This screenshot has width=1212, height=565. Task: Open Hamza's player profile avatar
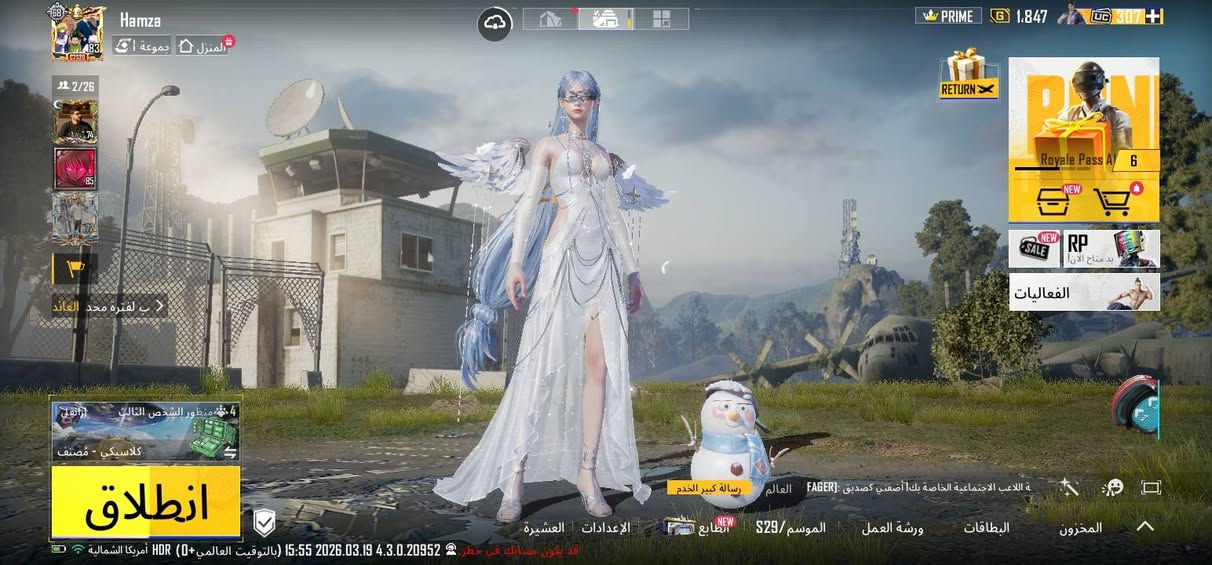77,33
